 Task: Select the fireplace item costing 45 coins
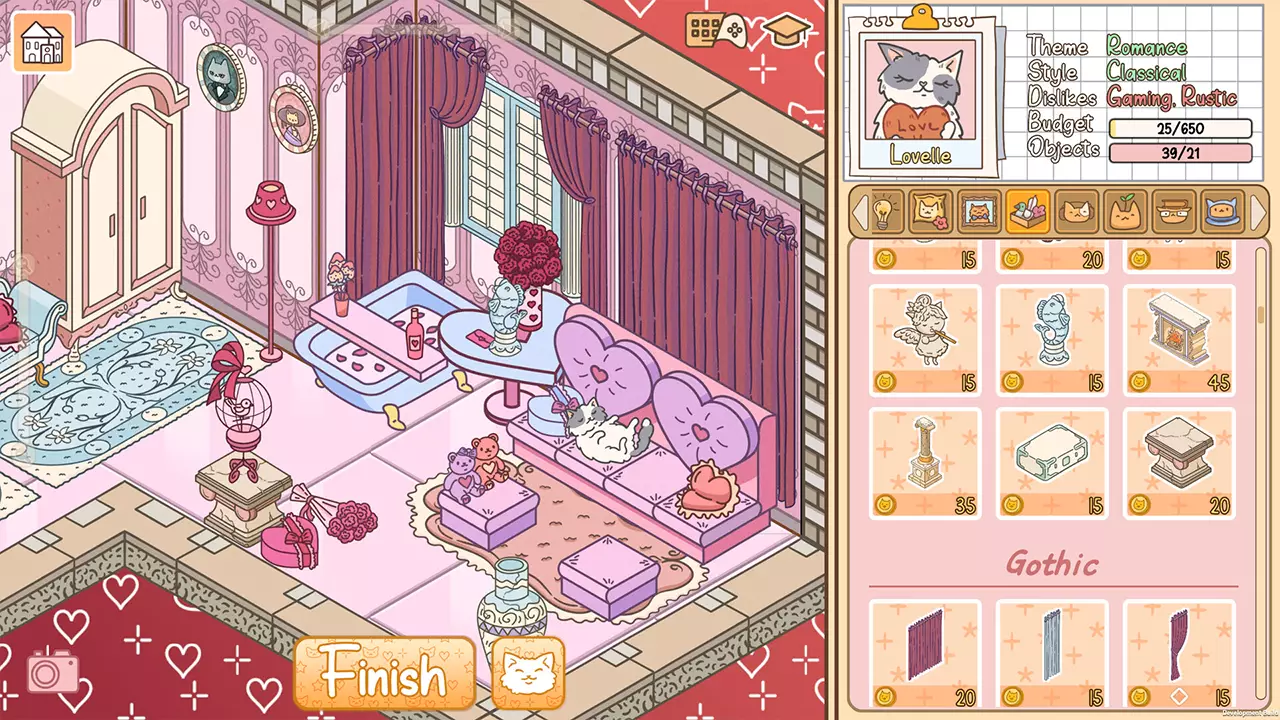point(1178,338)
